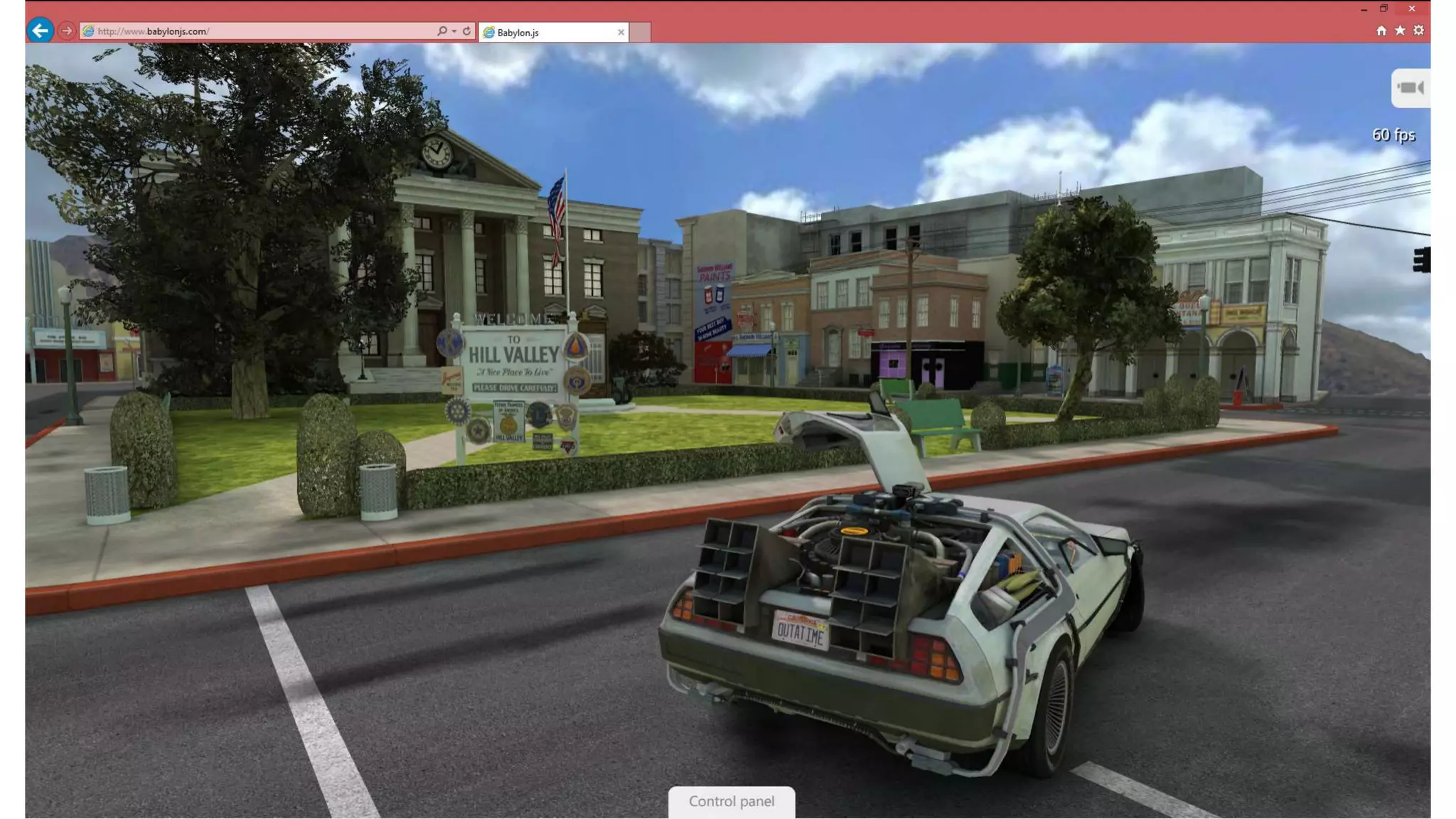Click the camera icon button
The image size is (1456, 819).
pyautogui.click(x=1410, y=88)
